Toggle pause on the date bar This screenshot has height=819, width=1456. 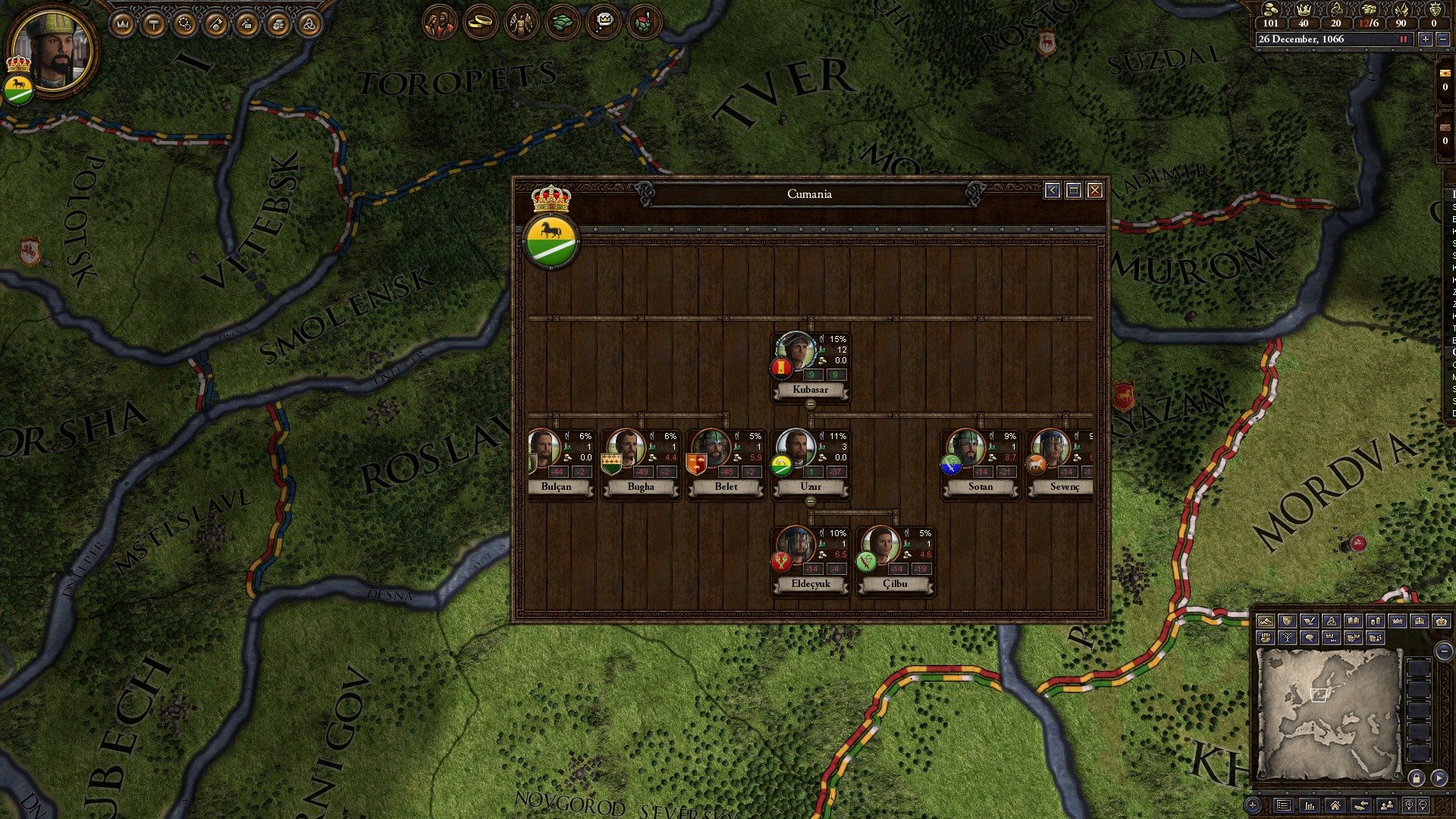(1403, 39)
